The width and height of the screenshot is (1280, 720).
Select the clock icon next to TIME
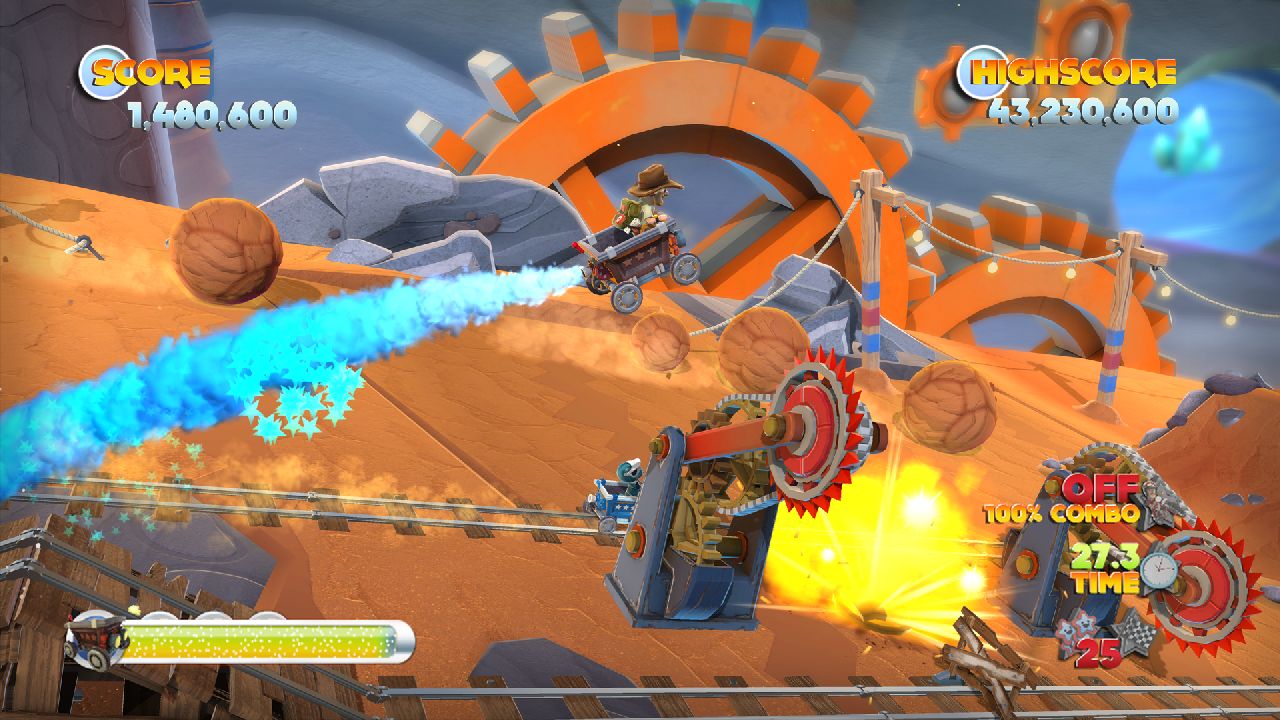pos(1160,570)
